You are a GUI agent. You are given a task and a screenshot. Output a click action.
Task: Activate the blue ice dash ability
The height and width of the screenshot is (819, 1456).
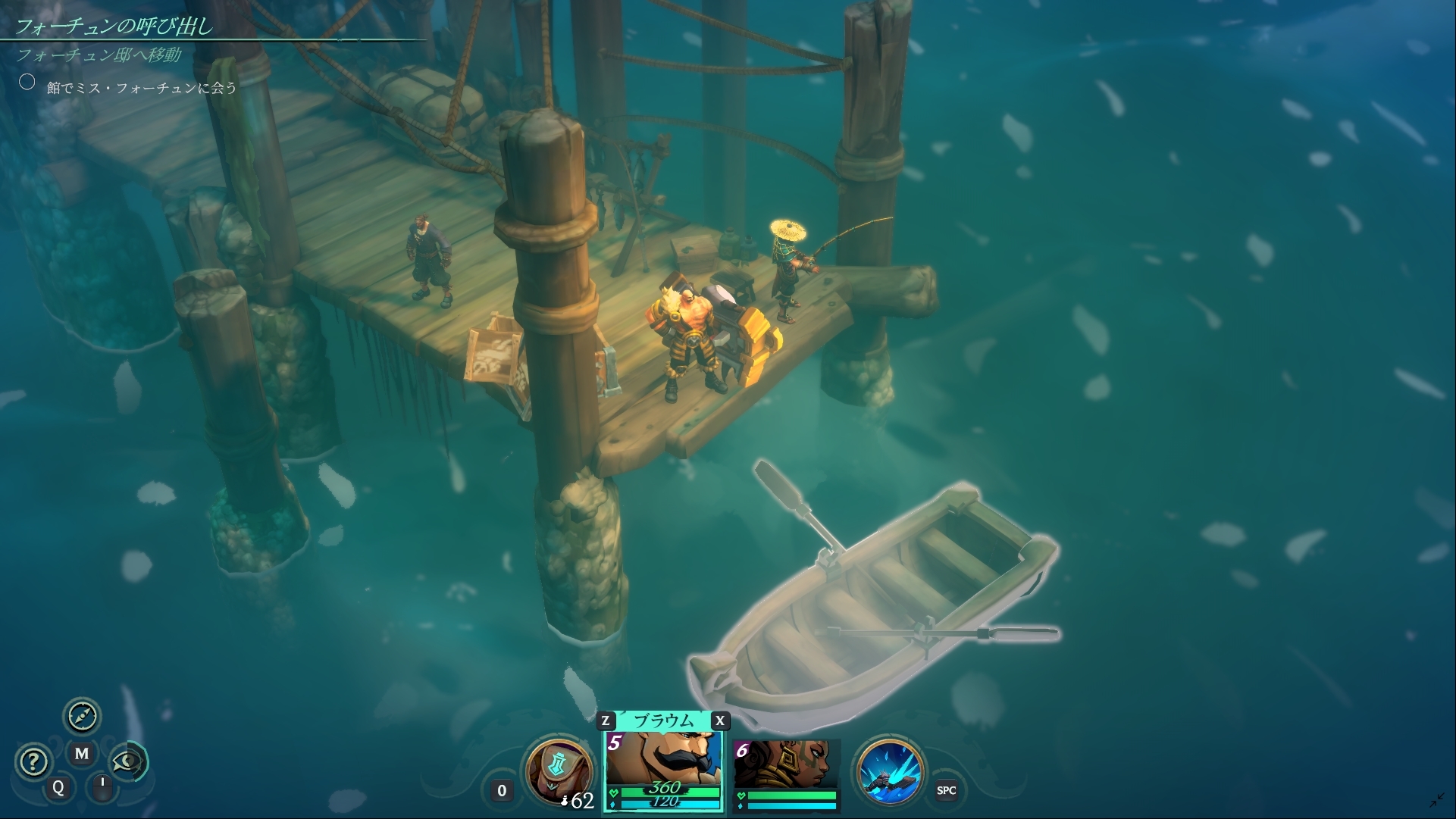pos(890,771)
